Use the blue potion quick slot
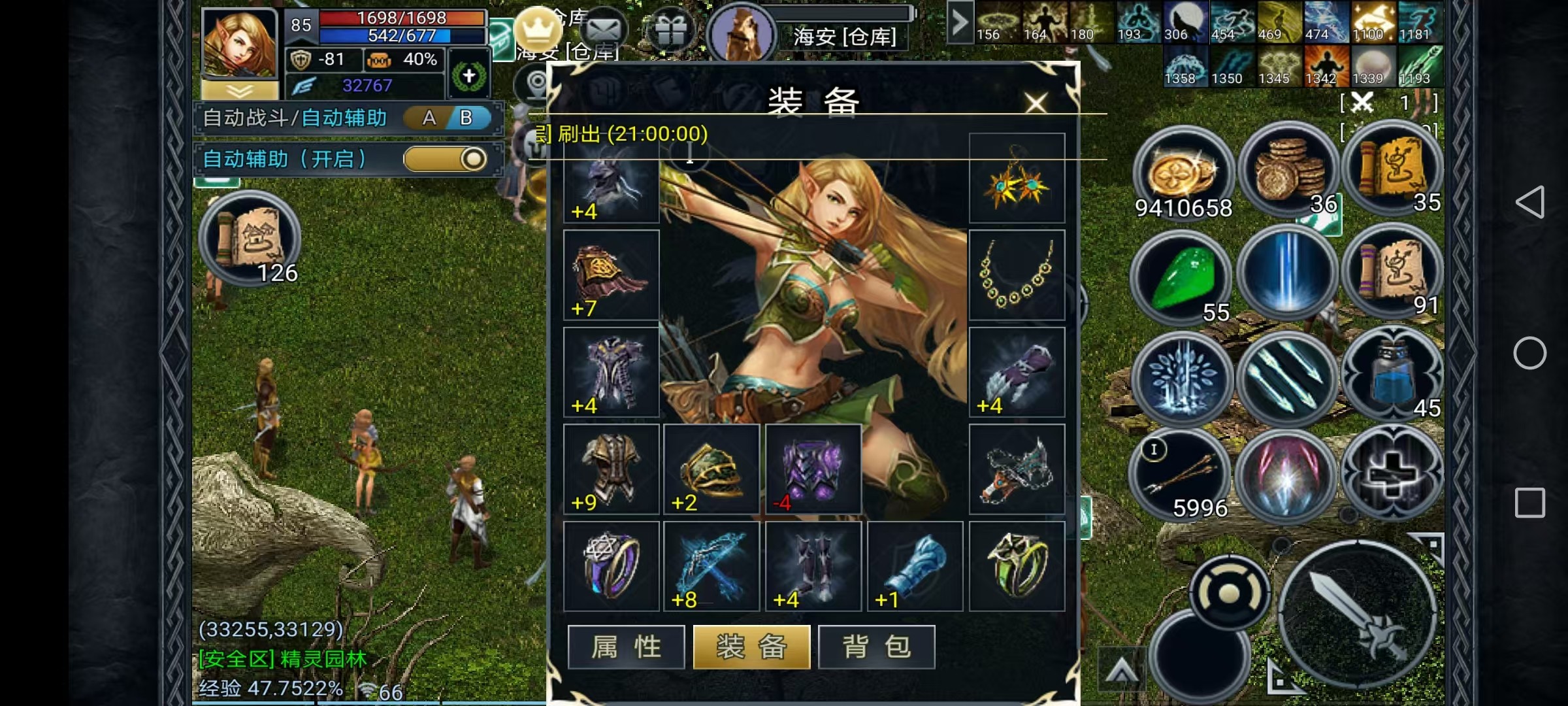The height and width of the screenshot is (706, 1568). [1392, 375]
